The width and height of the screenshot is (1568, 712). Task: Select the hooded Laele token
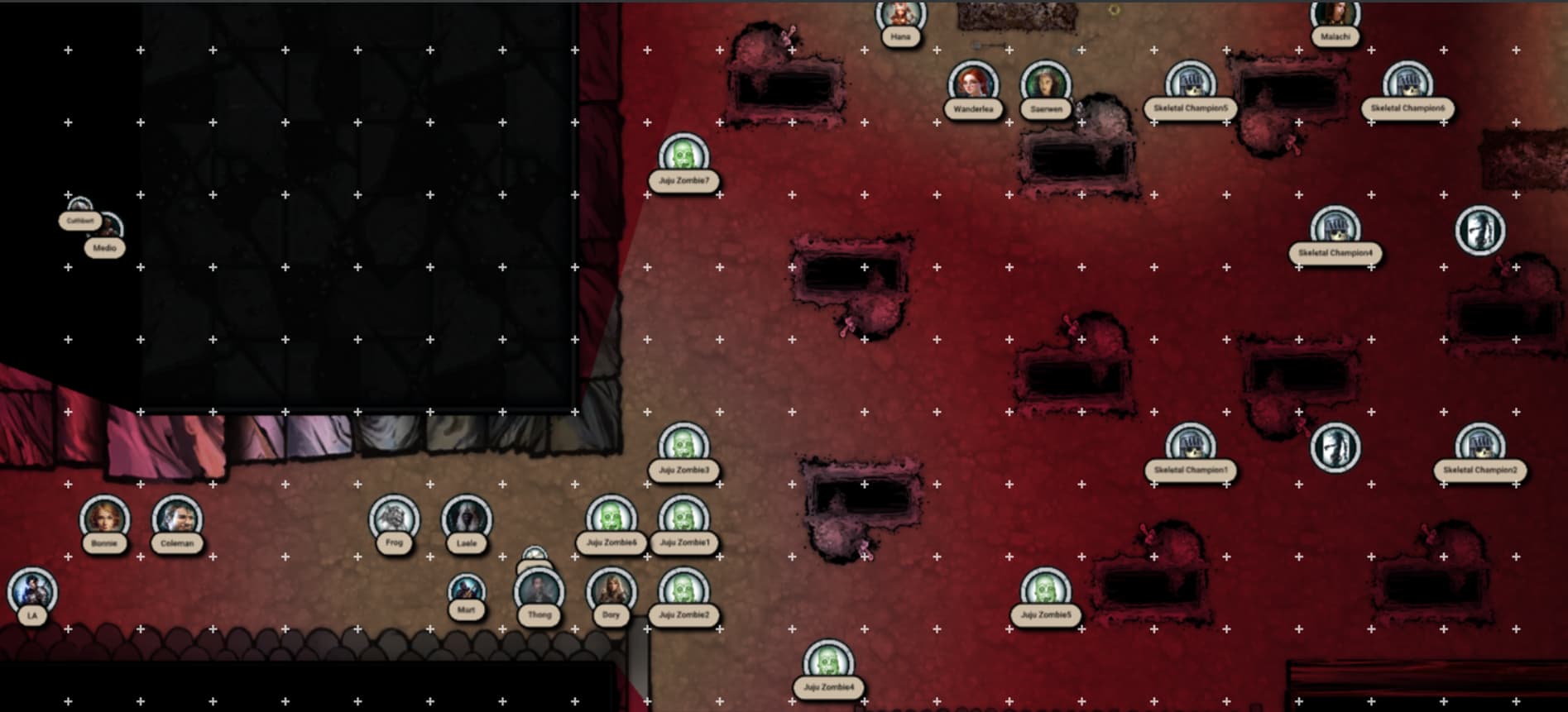[467, 518]
